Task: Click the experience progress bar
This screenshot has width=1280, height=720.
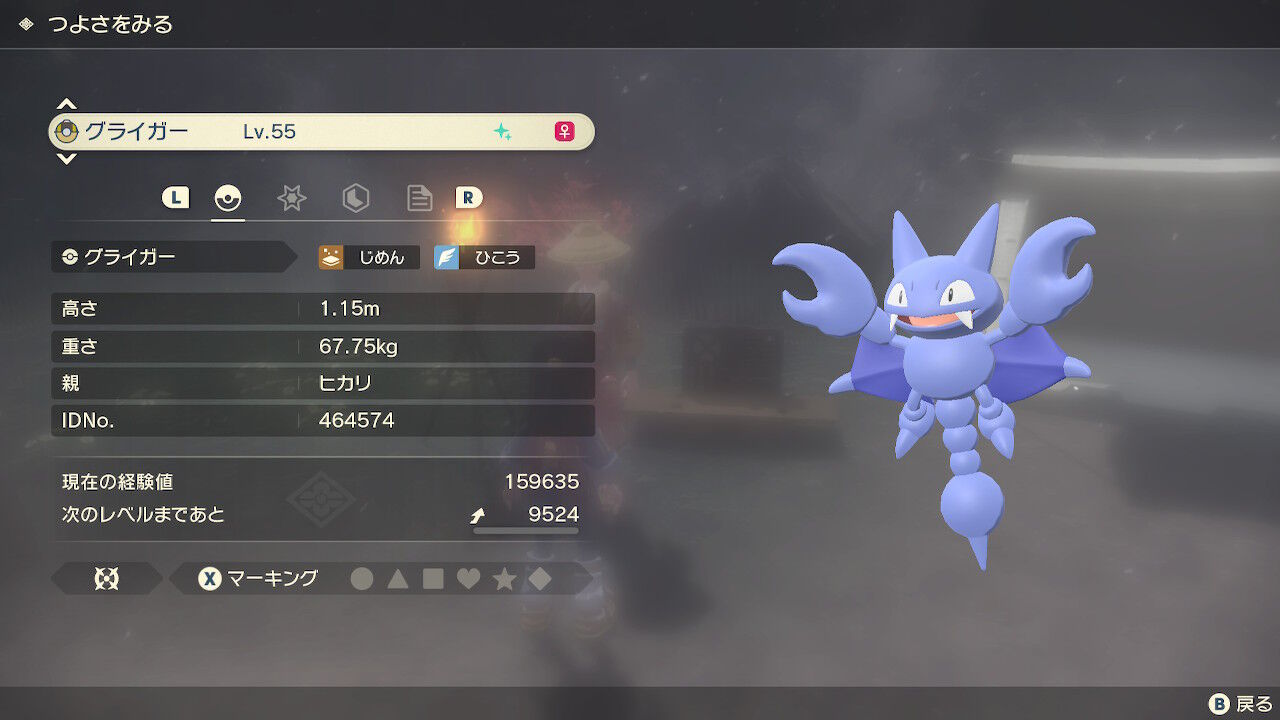Action: (524, 532)
